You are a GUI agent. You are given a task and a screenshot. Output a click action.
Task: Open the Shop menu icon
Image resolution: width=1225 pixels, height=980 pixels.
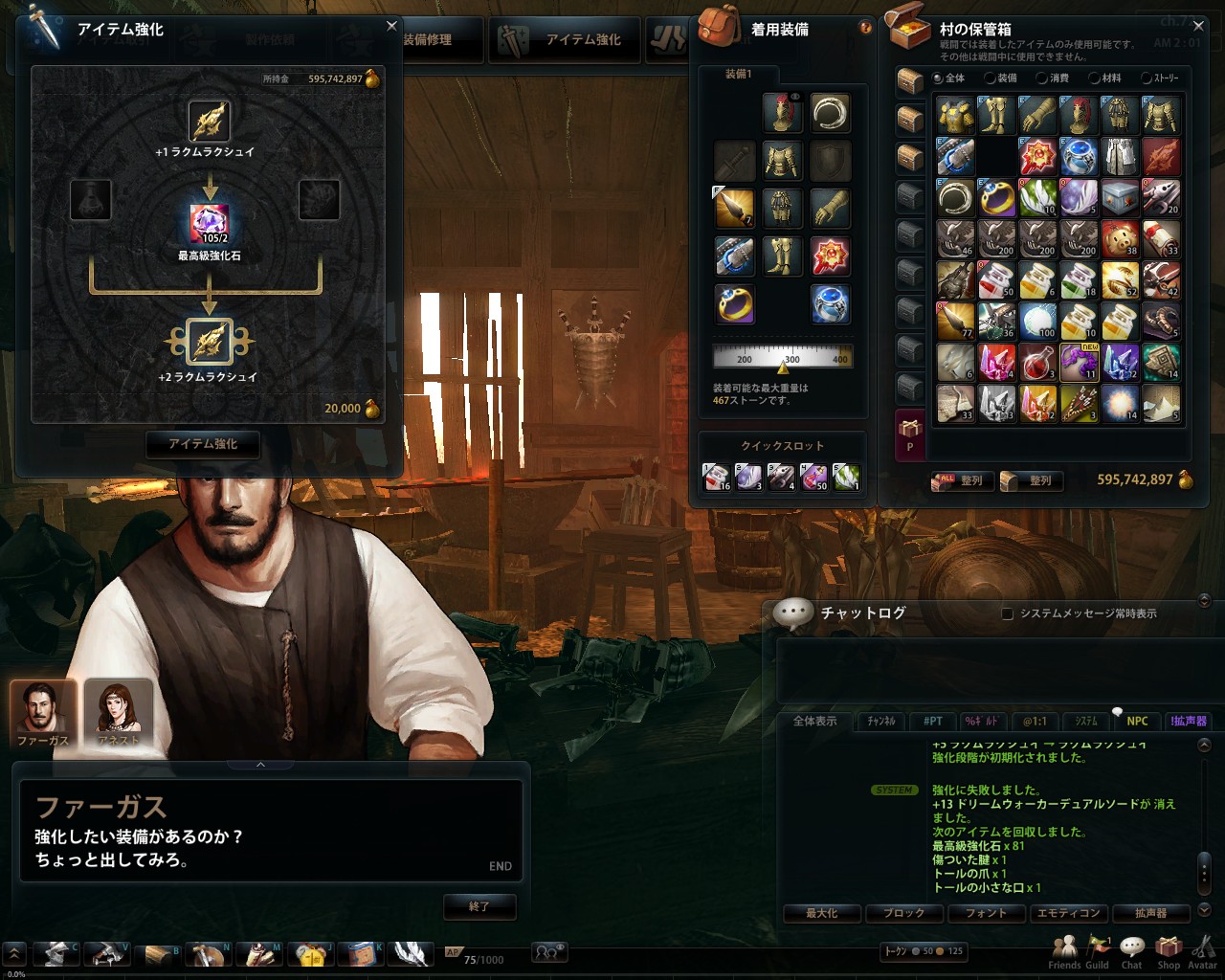pyautogui.click(x=1169, y=950)
